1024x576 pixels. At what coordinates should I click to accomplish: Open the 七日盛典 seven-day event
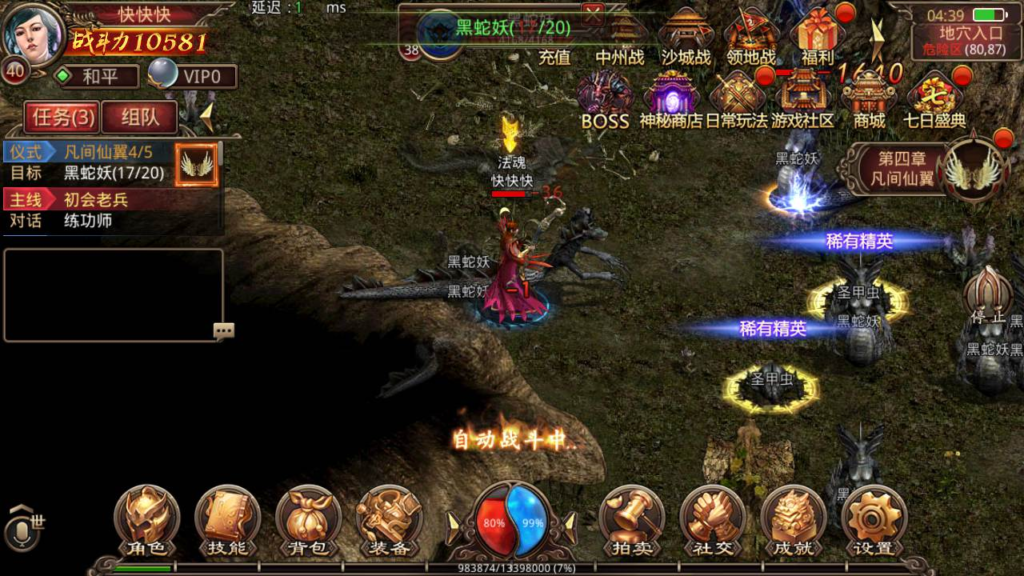click(935, 100)
